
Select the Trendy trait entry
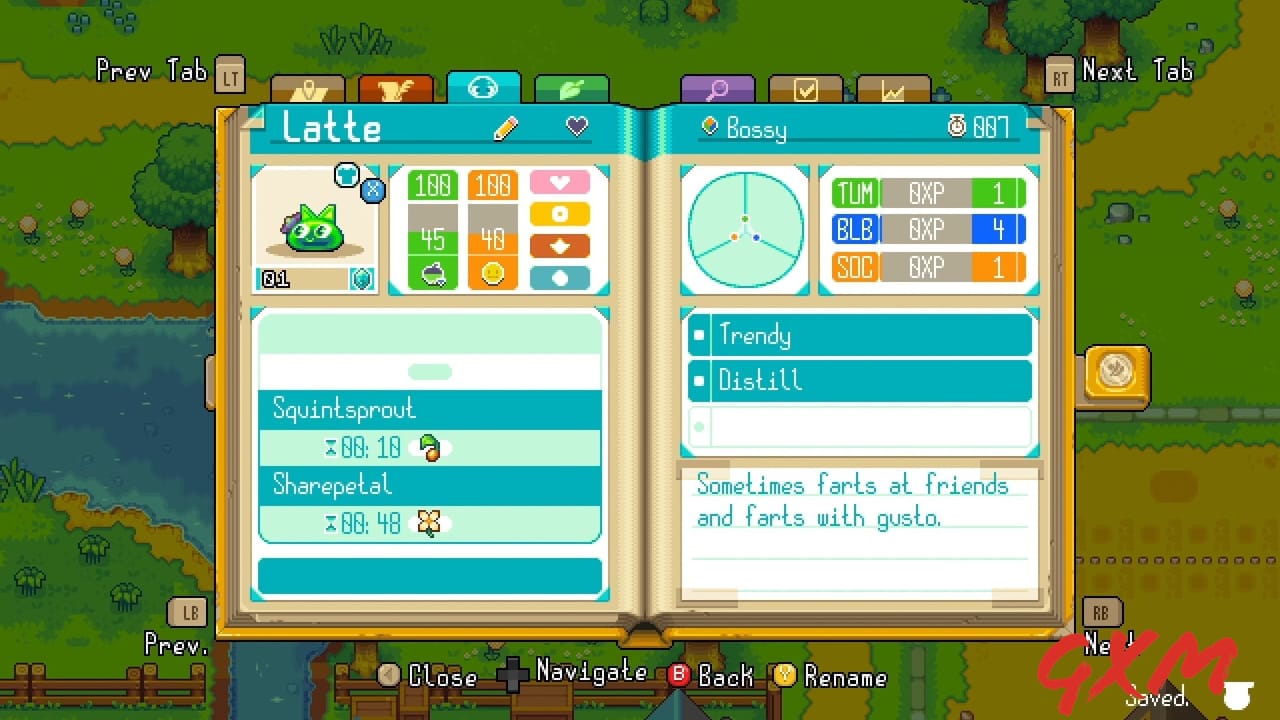coord(858,334)
